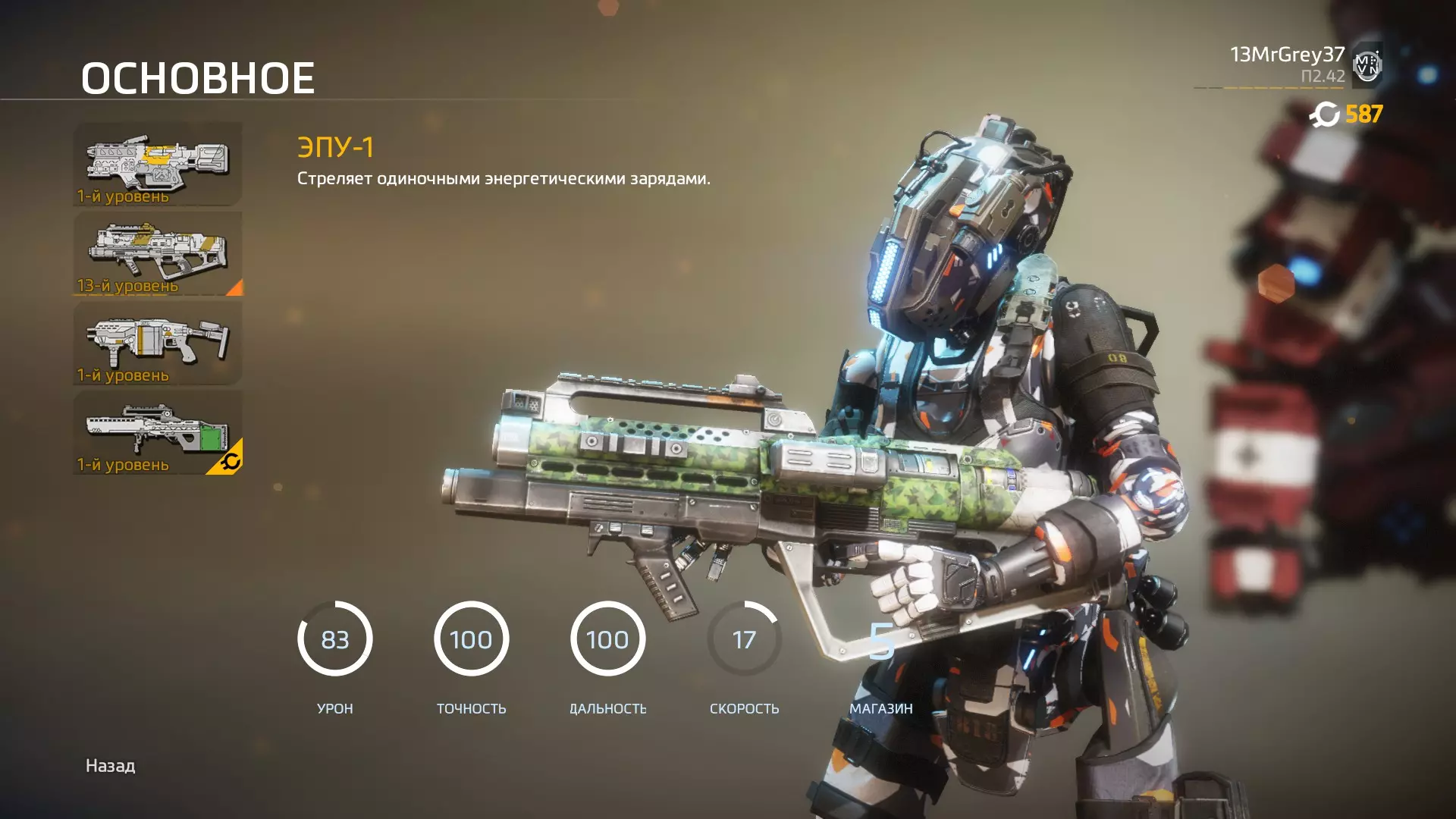The width and height of the screenshot is (1456, 819).
Task: Go back with the Назад button
Action: 110,766
